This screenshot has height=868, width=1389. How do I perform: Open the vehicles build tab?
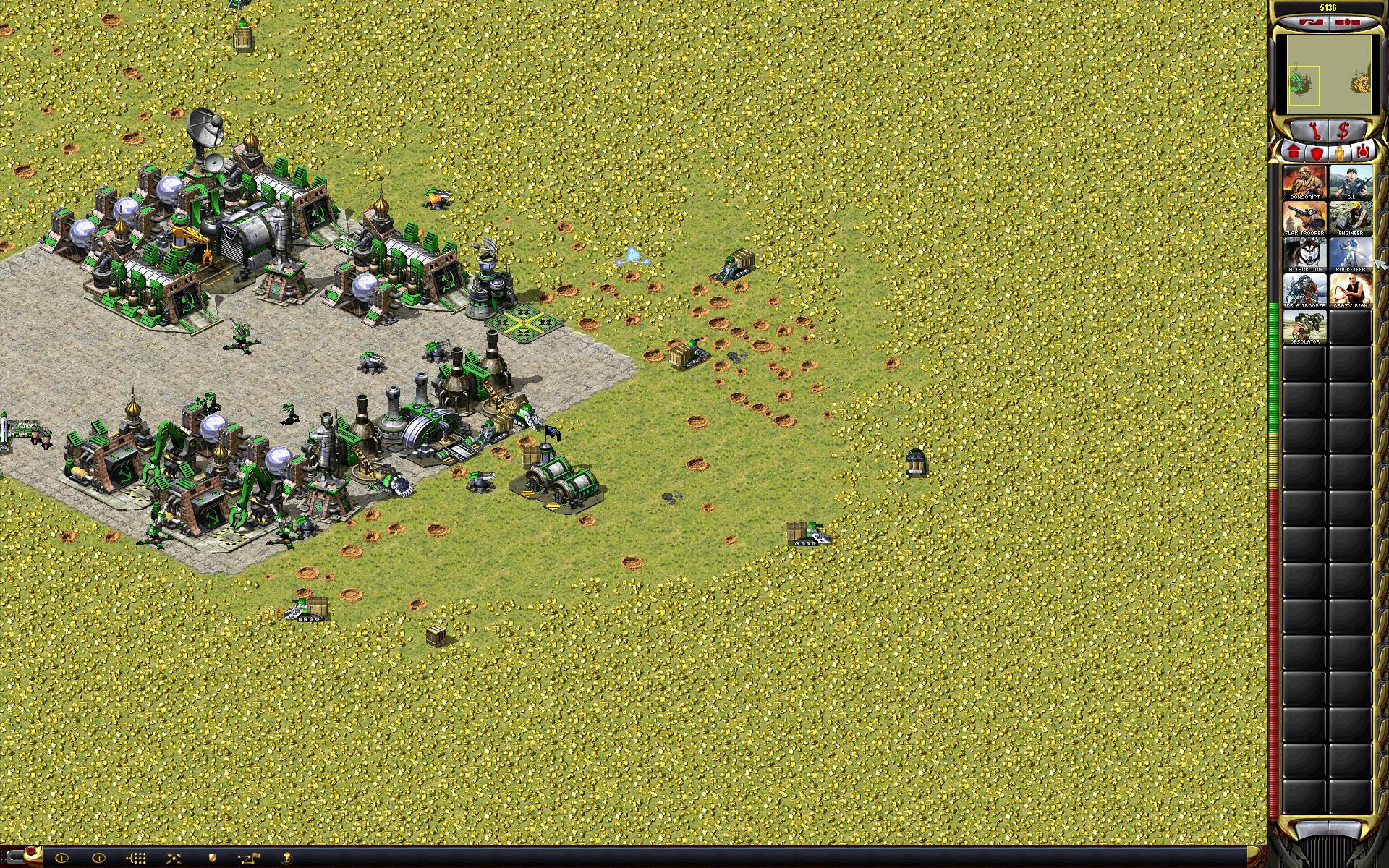point(1363,153)
